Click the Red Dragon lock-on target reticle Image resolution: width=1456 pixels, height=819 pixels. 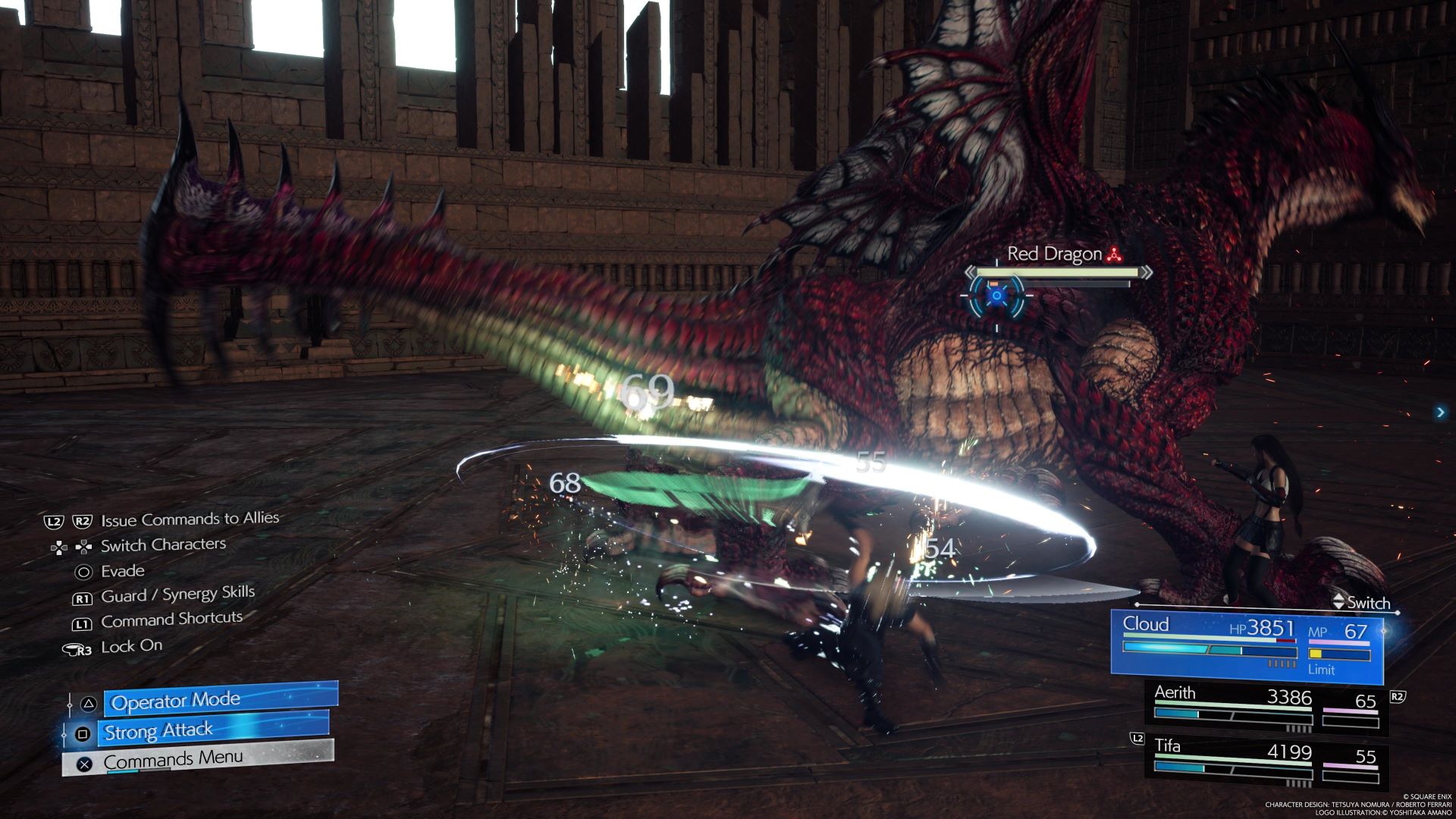[x=996, y=297]
